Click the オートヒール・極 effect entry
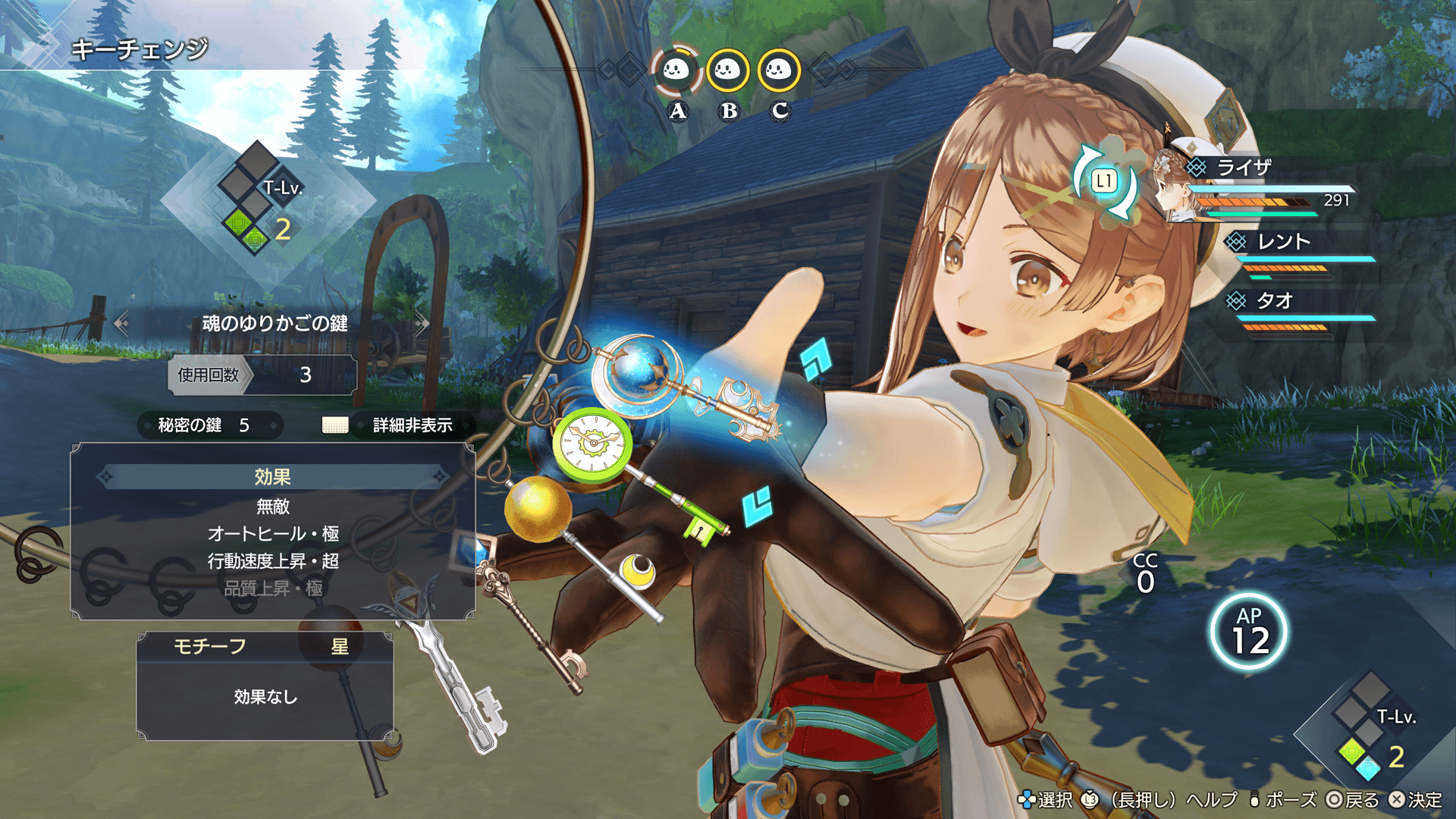1456x819 pixels. (x=273, y=534)
